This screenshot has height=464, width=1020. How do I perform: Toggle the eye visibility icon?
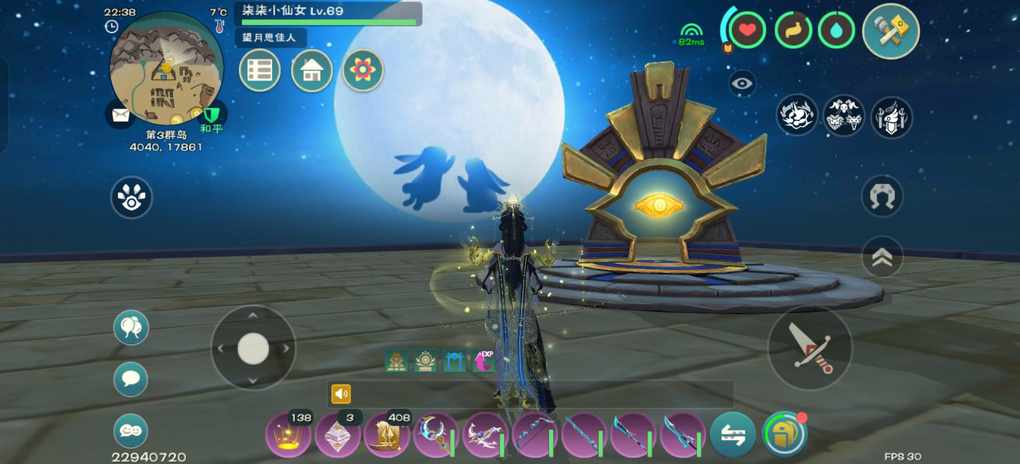(x=743, y=84)
